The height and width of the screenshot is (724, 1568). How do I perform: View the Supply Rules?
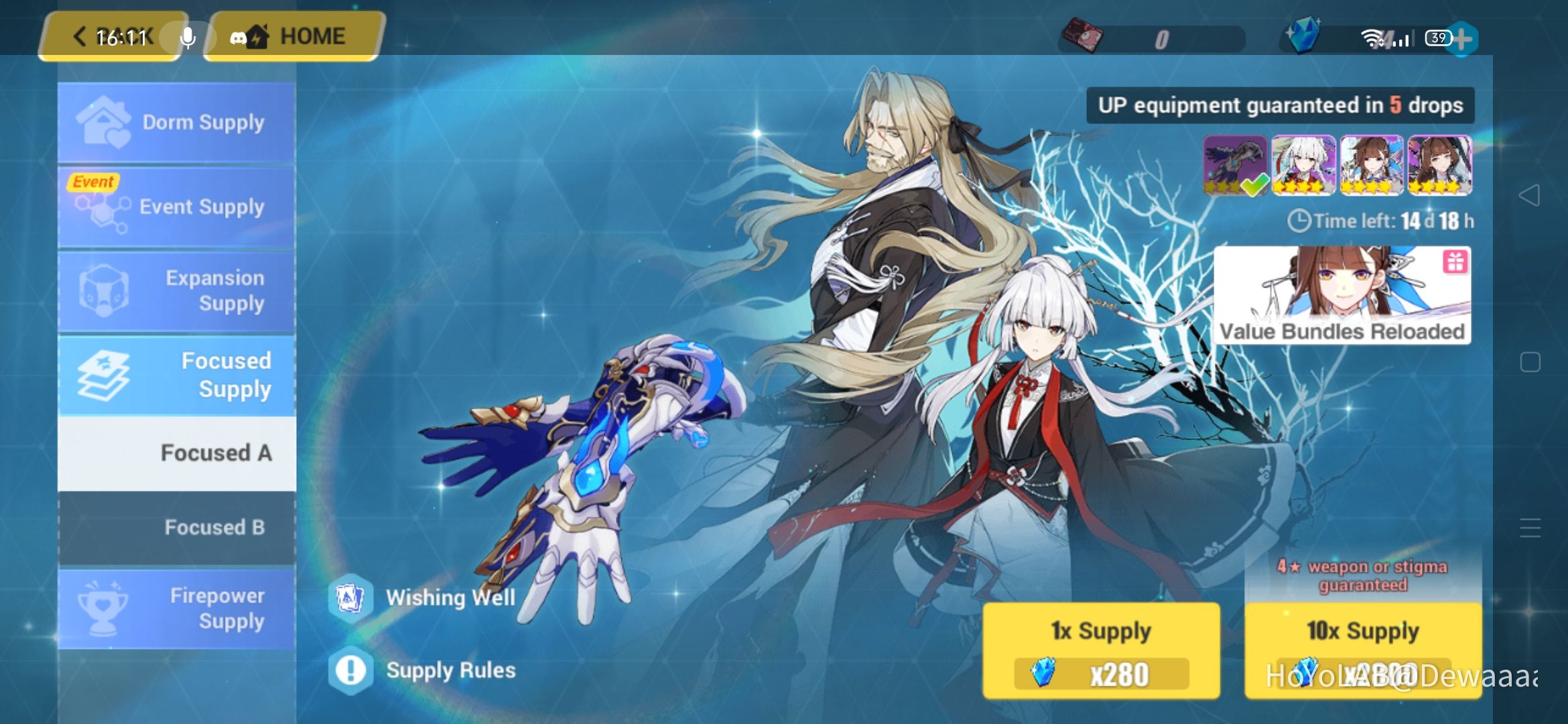coord(436,670)
